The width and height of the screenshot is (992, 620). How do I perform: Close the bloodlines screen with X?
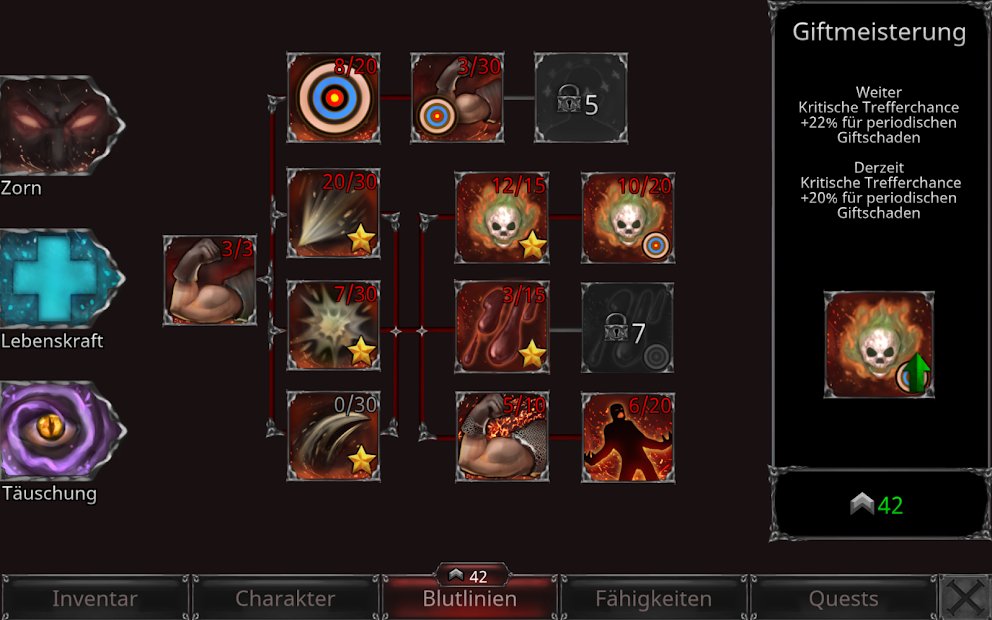[x=965, y=598]
